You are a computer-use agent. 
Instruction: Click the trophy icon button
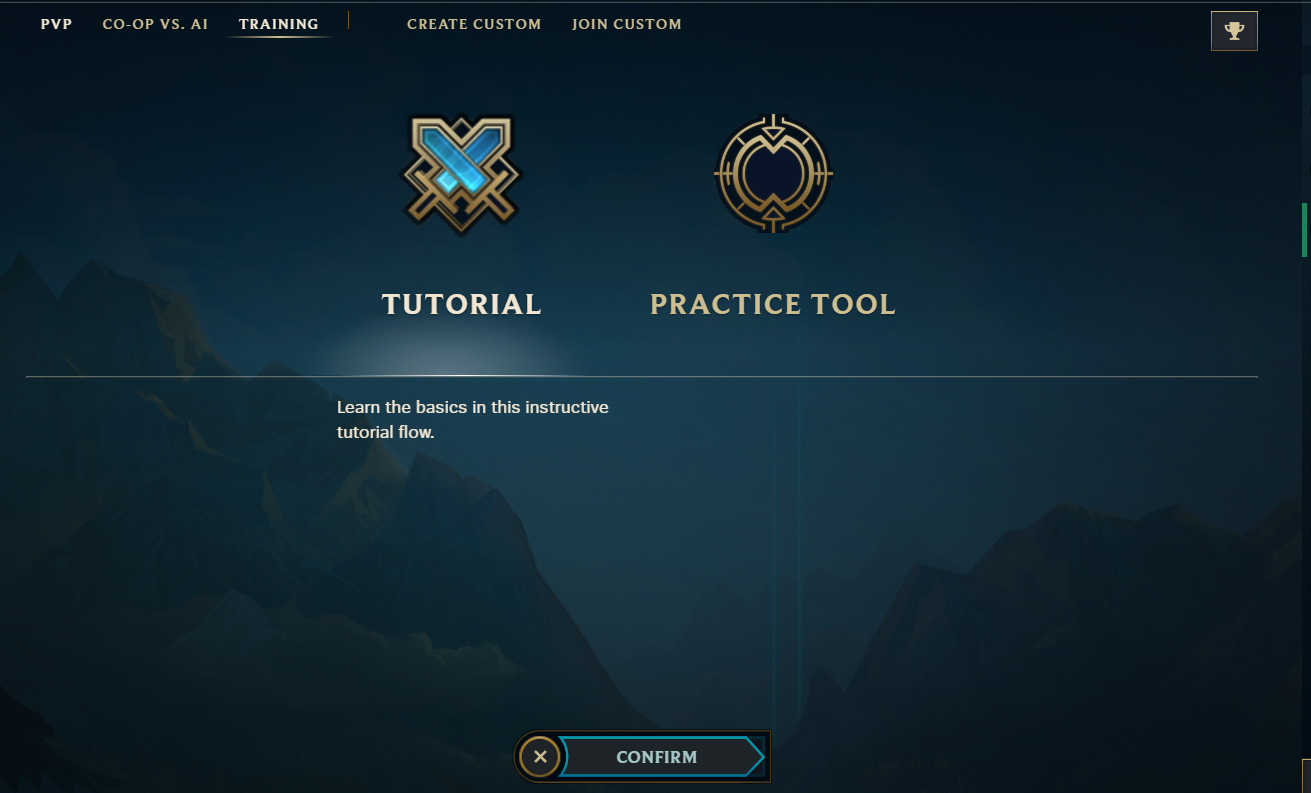1233,31
